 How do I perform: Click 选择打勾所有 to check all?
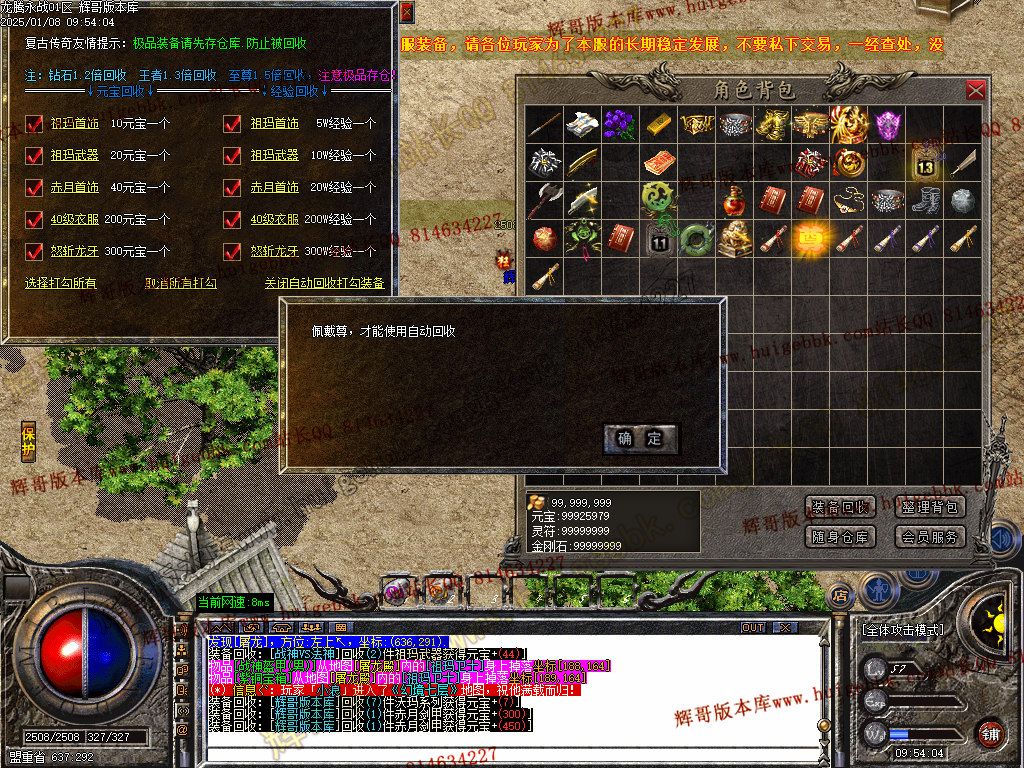pos(61,284)
